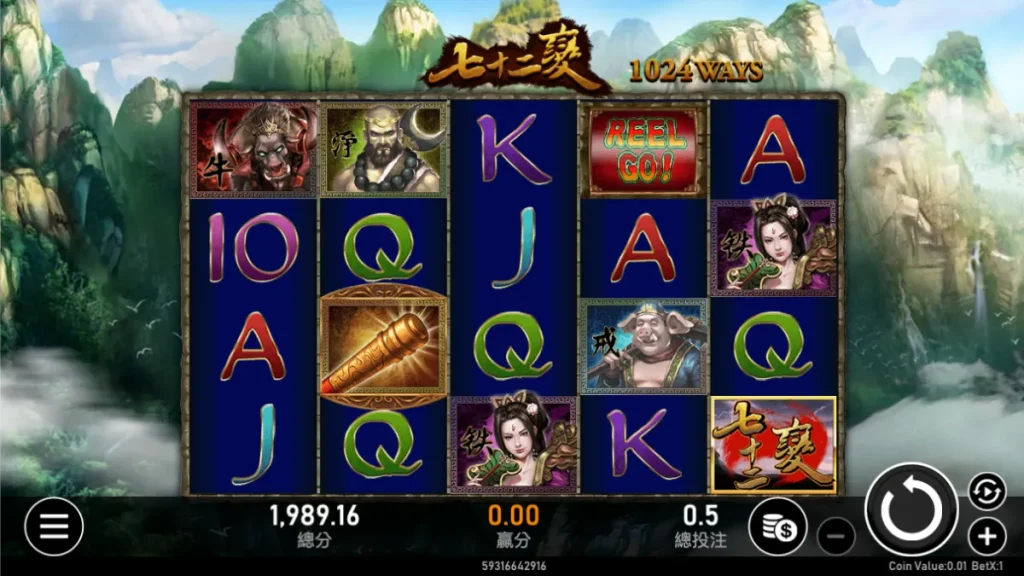Open the coin bet settings

pyautogui.click(x=778, y=527)
